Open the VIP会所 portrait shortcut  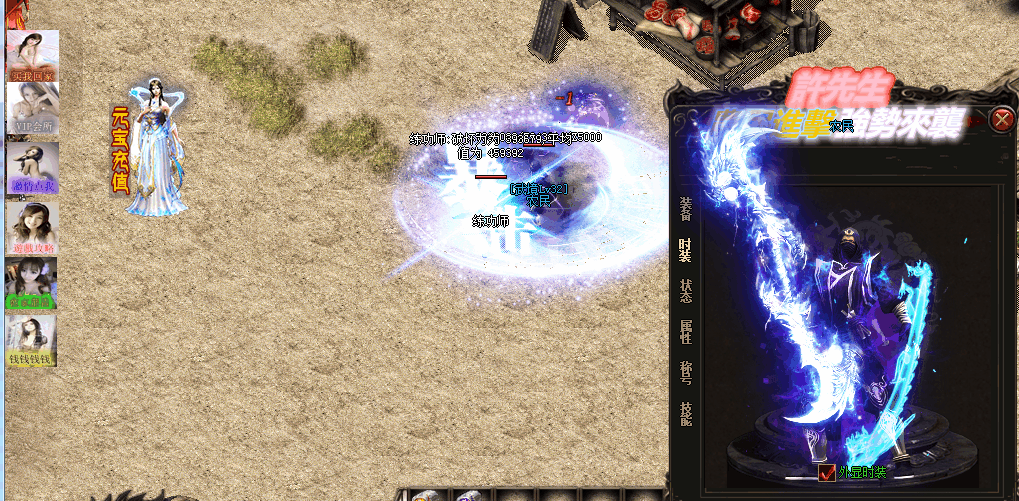(33, 108)
